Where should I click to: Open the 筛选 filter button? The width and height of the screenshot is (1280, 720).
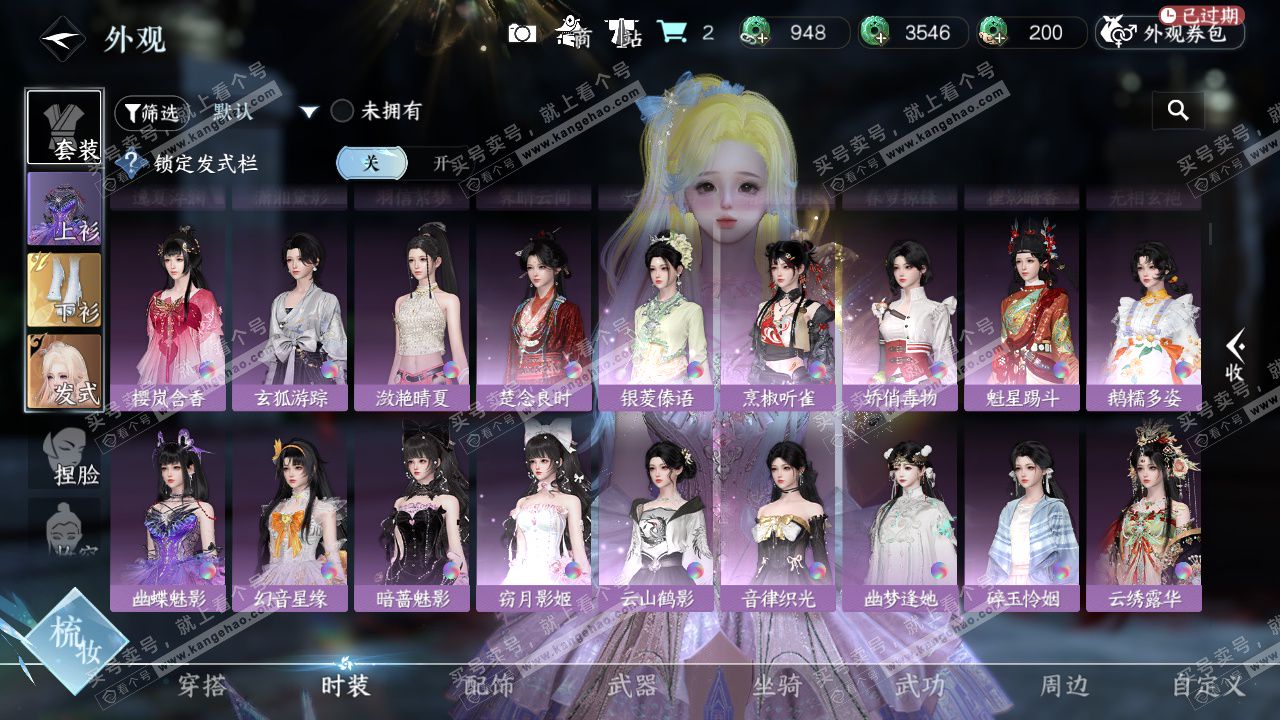(x=150, y=113)
